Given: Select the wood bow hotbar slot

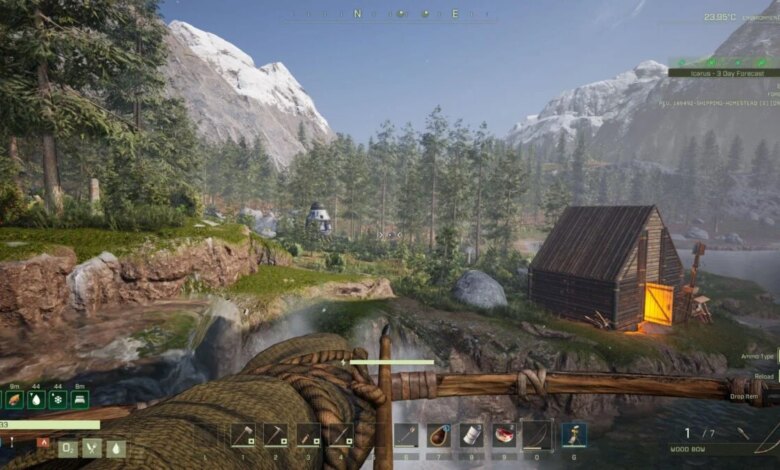Looking at the screenshot, I should 537,435.
